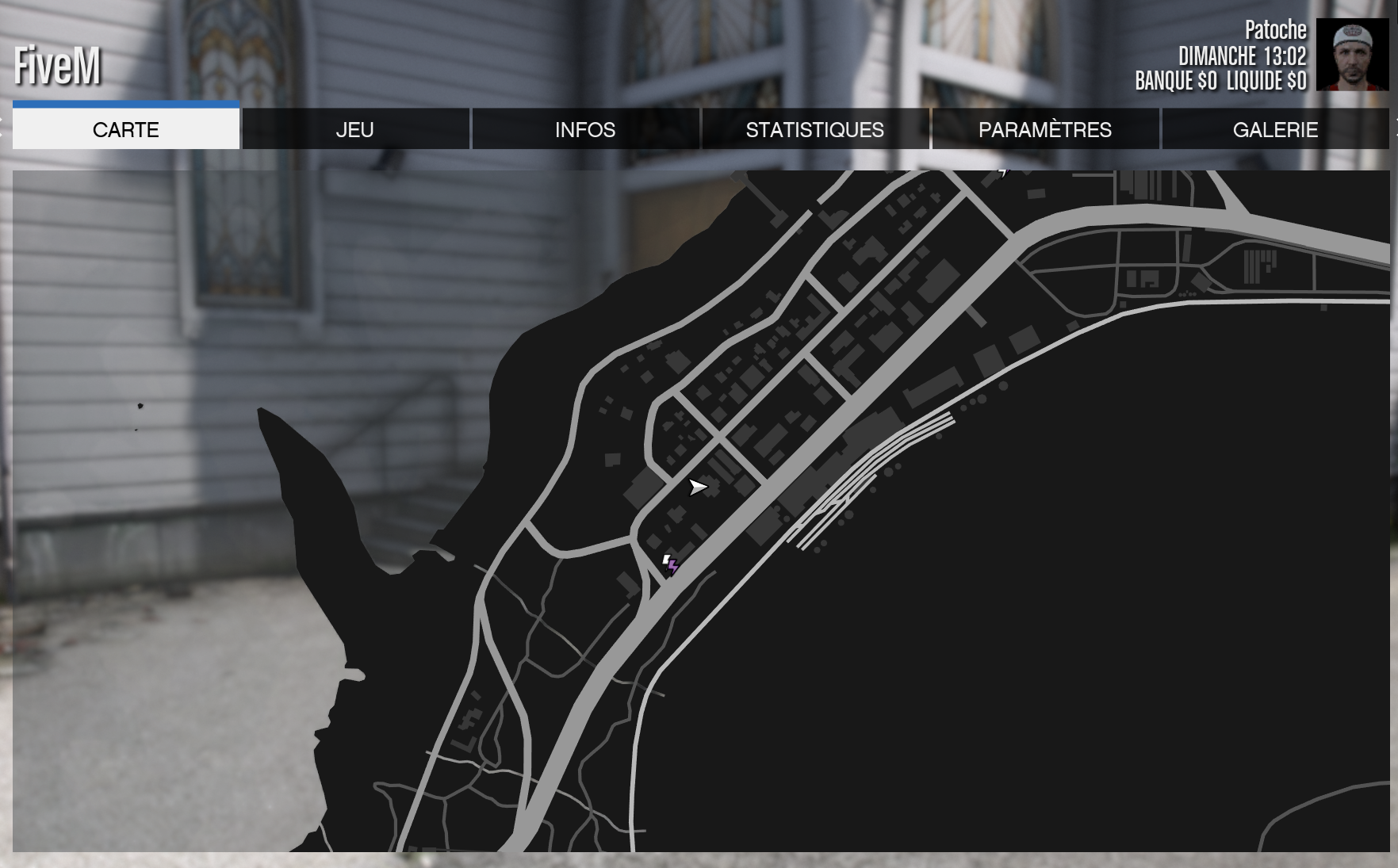Open the PARAMÈTRES tab
The image size is (1398, 868).
point(1045,129)
